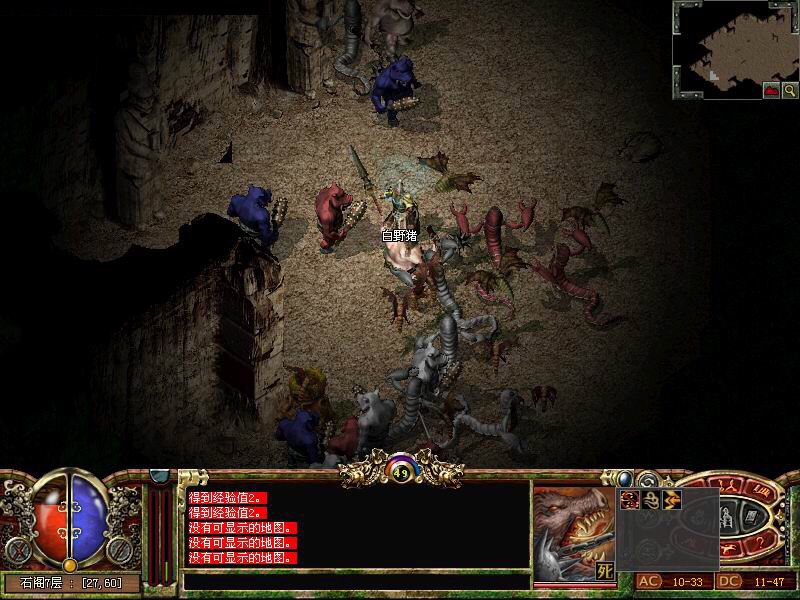The height and width of the screenshot is (600, 800).
Task: Click the chat input bar
Action: [356, 580]
